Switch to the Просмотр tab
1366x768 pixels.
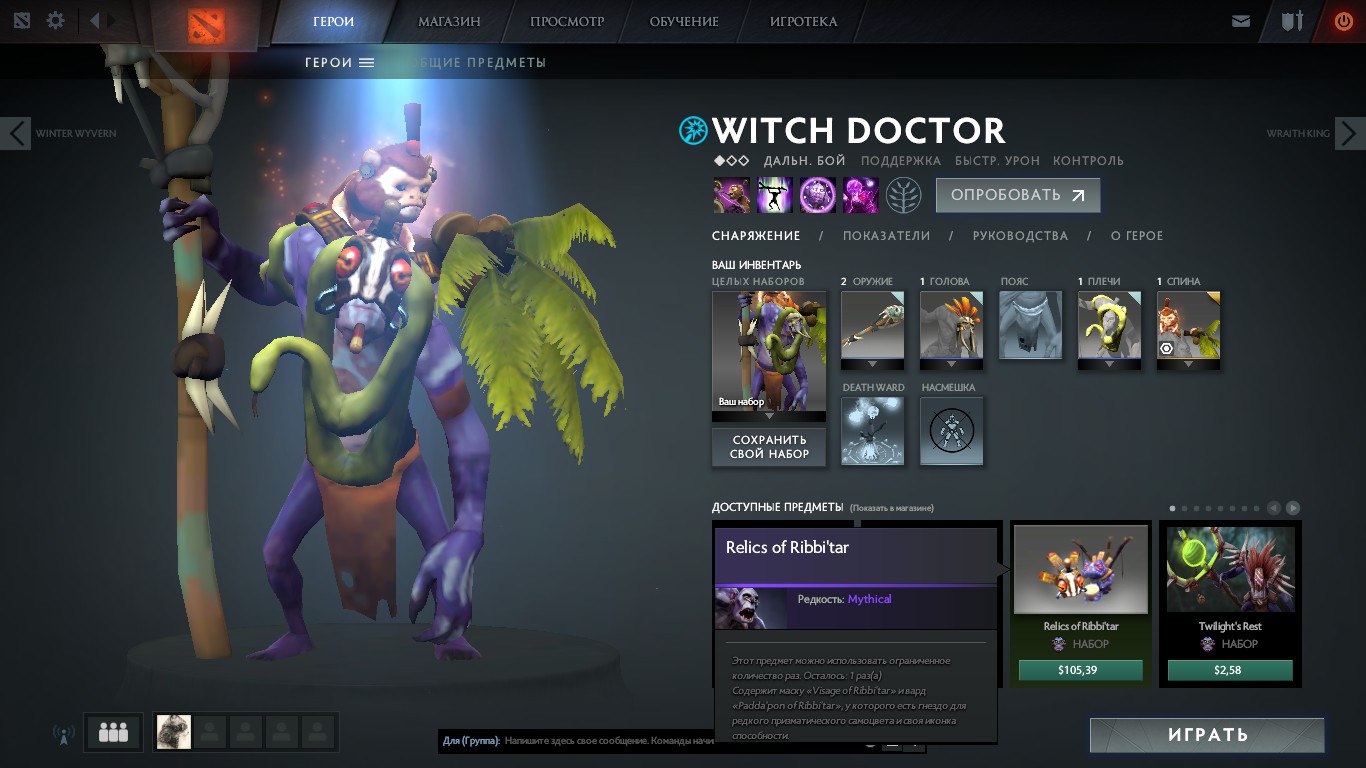tap(567, 21)
